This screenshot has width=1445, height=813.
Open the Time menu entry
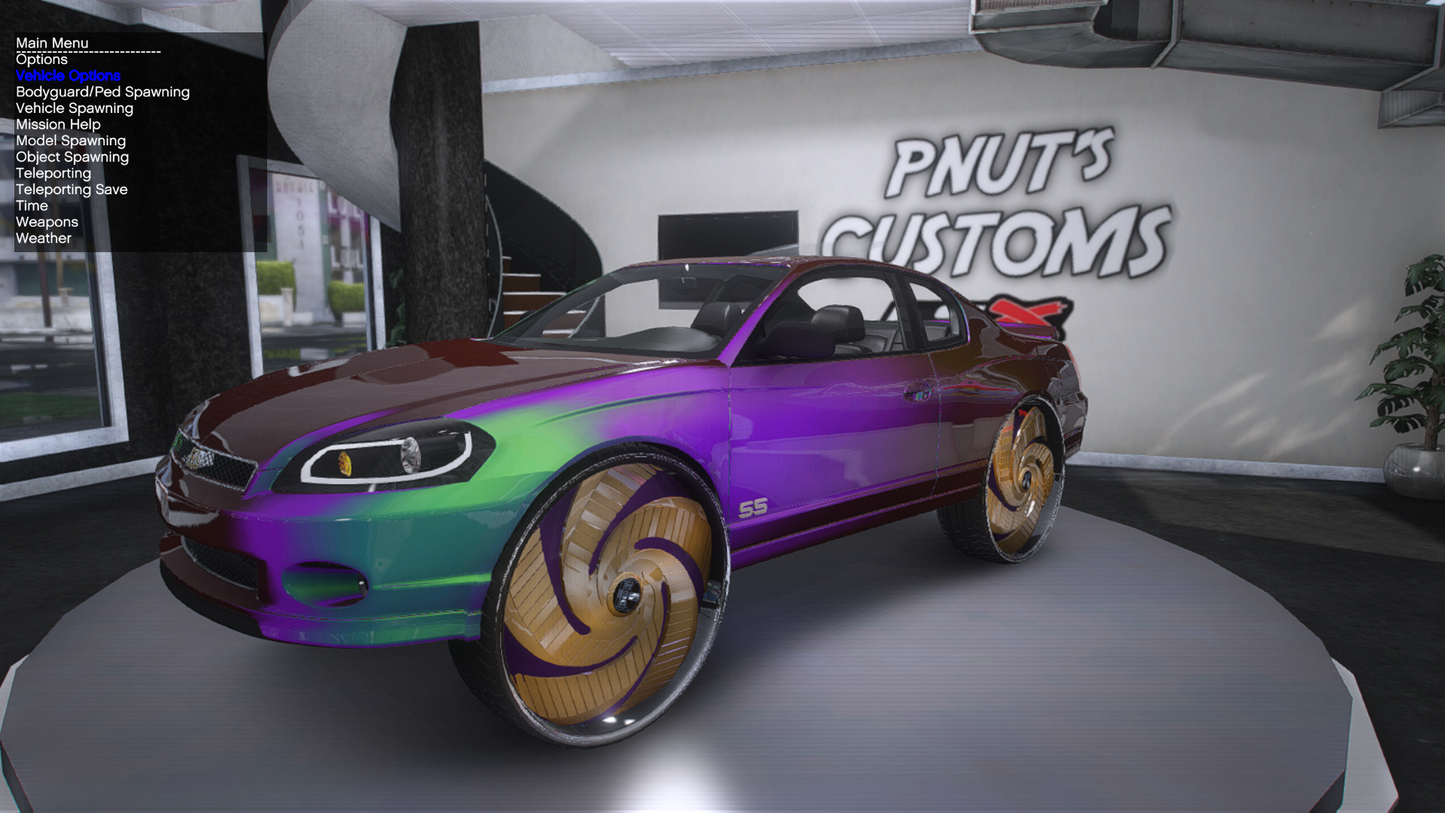32,206
